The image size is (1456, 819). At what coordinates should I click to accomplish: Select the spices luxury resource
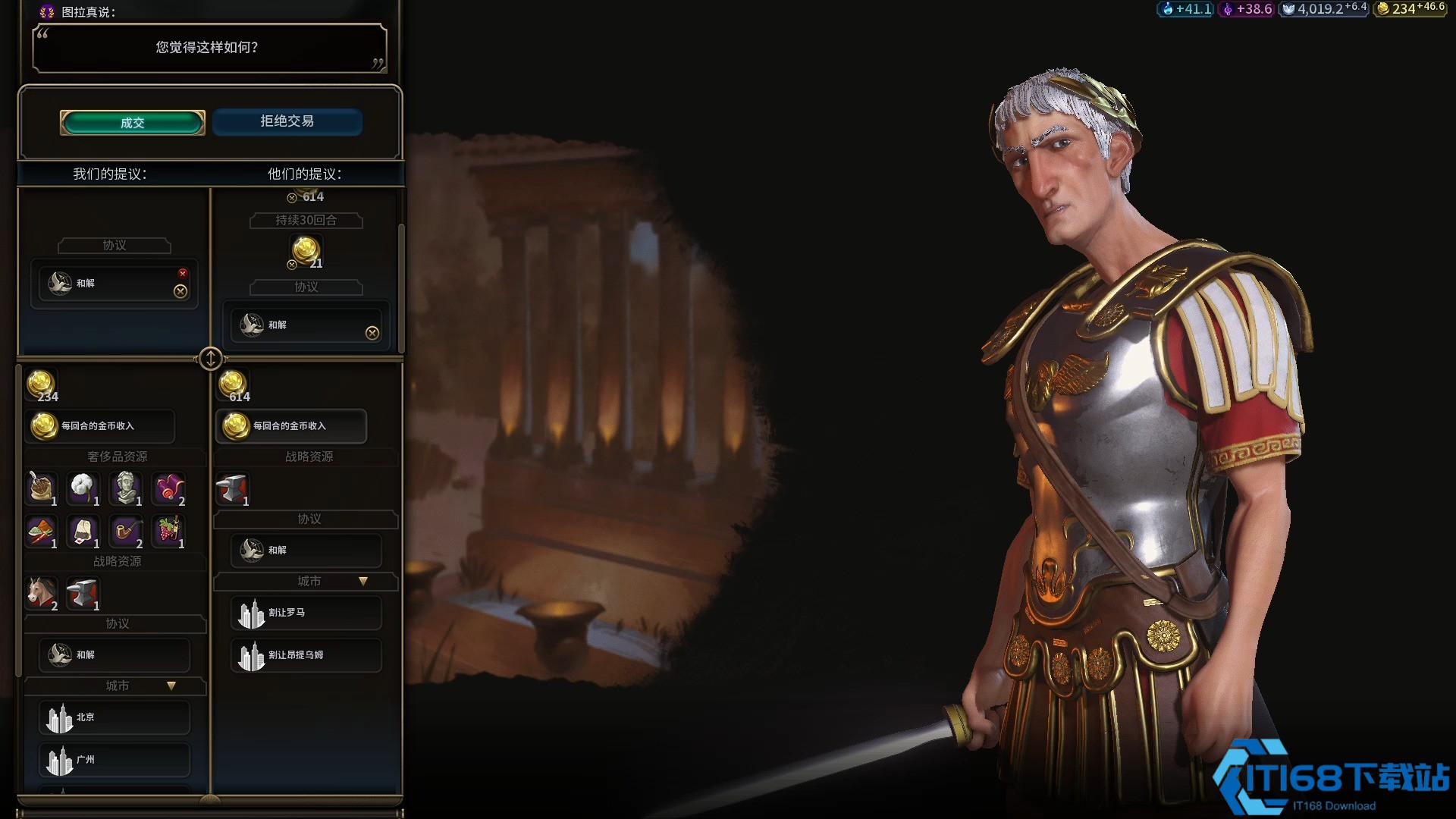42,531
